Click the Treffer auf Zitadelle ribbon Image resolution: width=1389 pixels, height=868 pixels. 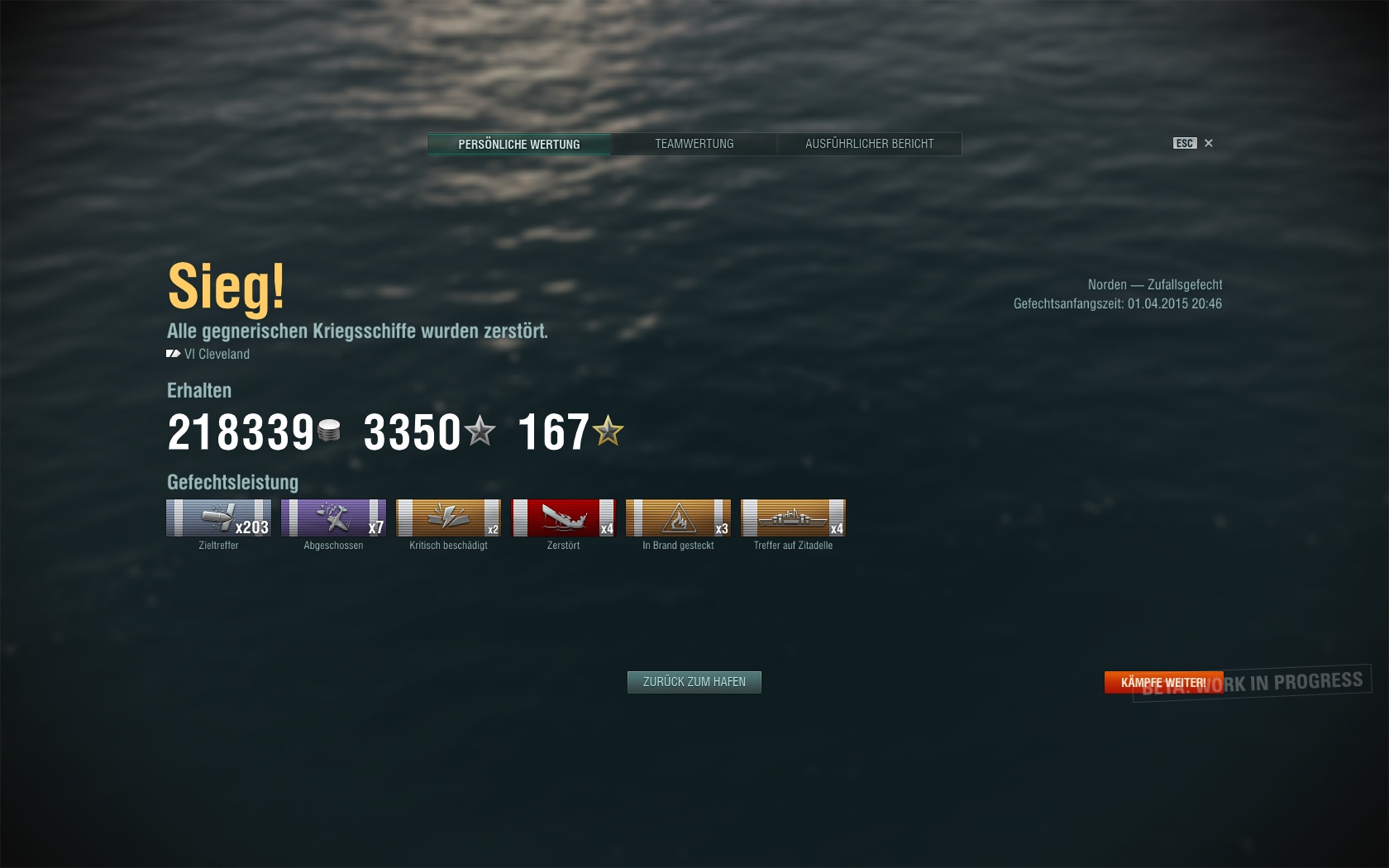coord(793,518)
